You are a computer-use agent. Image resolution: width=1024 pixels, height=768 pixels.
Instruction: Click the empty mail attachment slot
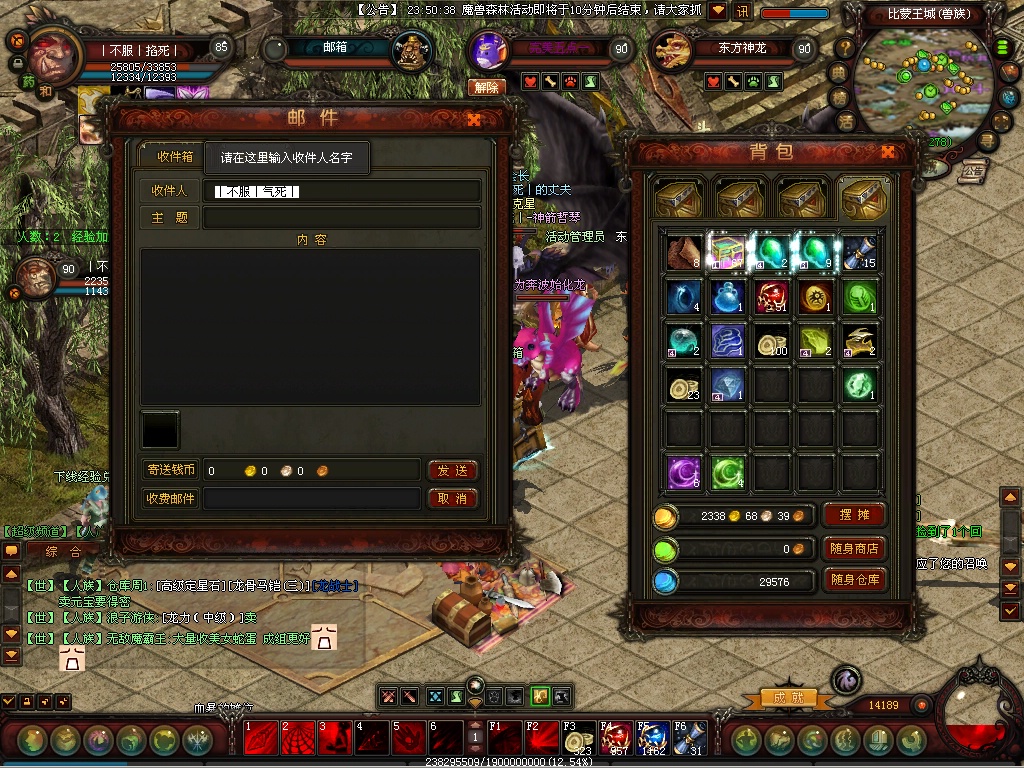pyautogui.click(x=161, y=430)
